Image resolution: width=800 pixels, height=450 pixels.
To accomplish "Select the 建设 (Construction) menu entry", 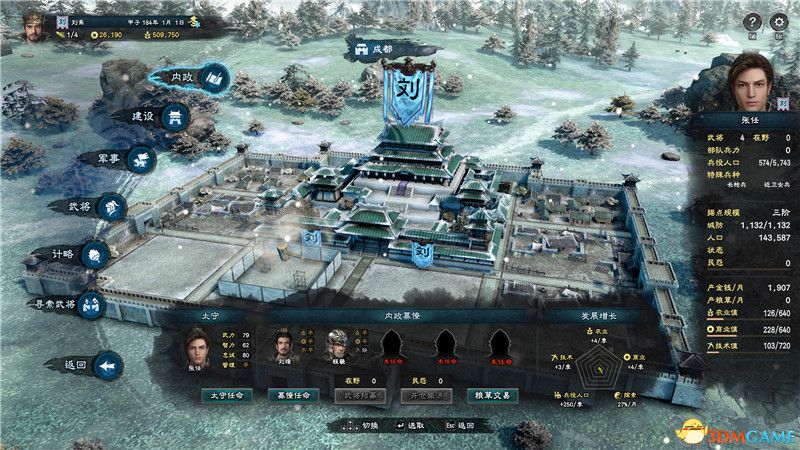I will (x=159, y=117).
